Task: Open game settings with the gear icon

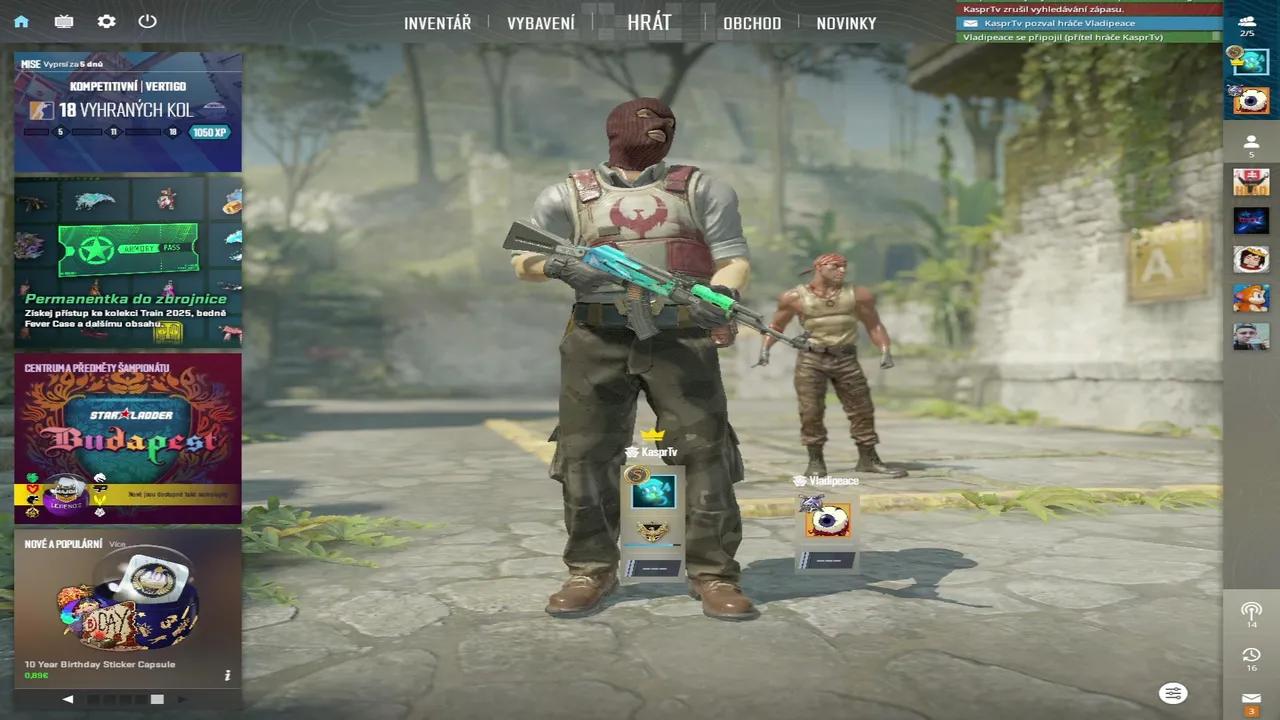Action: tap(106, 21)
